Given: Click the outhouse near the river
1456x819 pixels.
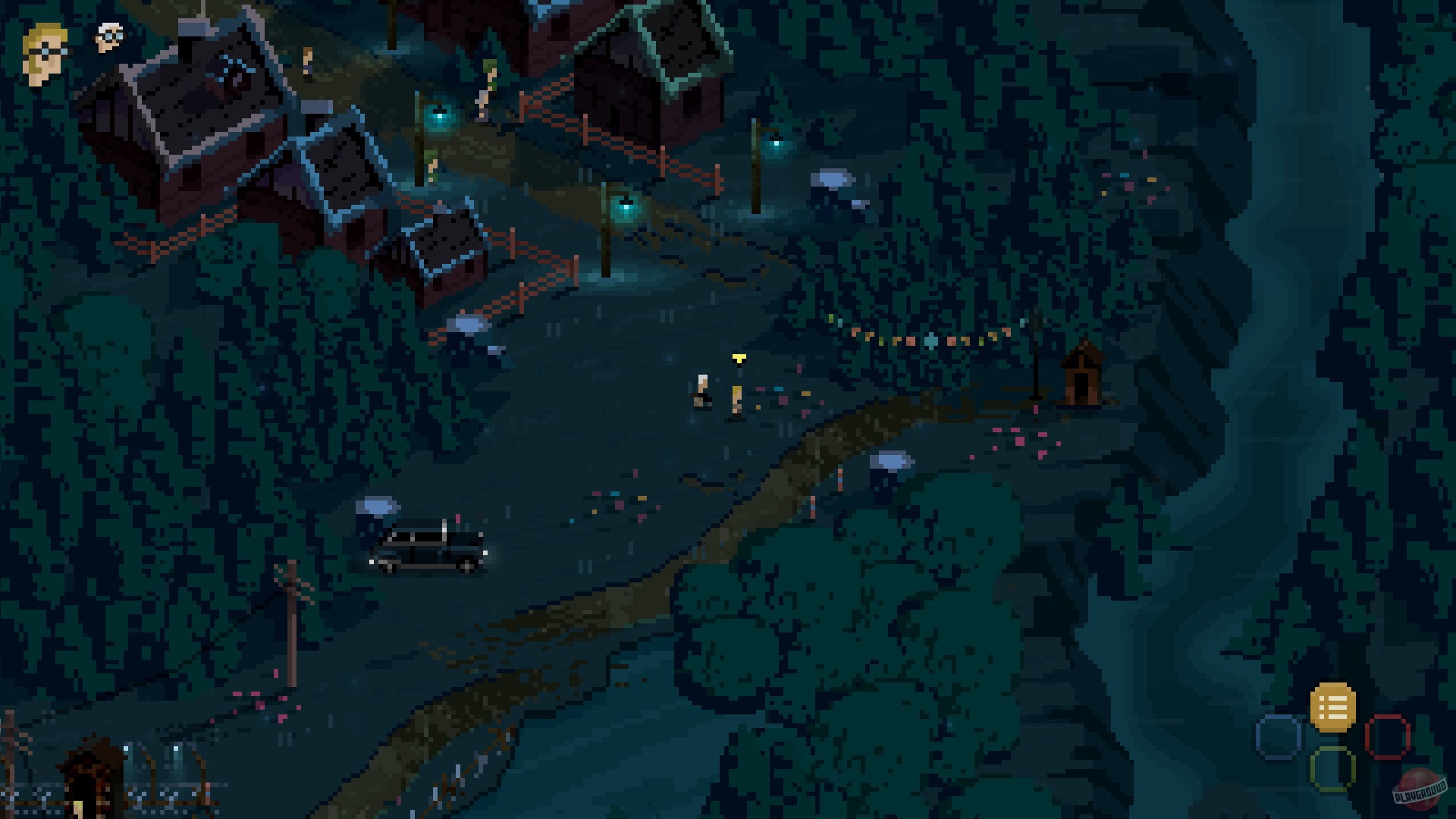Looking at the screenshot, I should (1084, 375).
